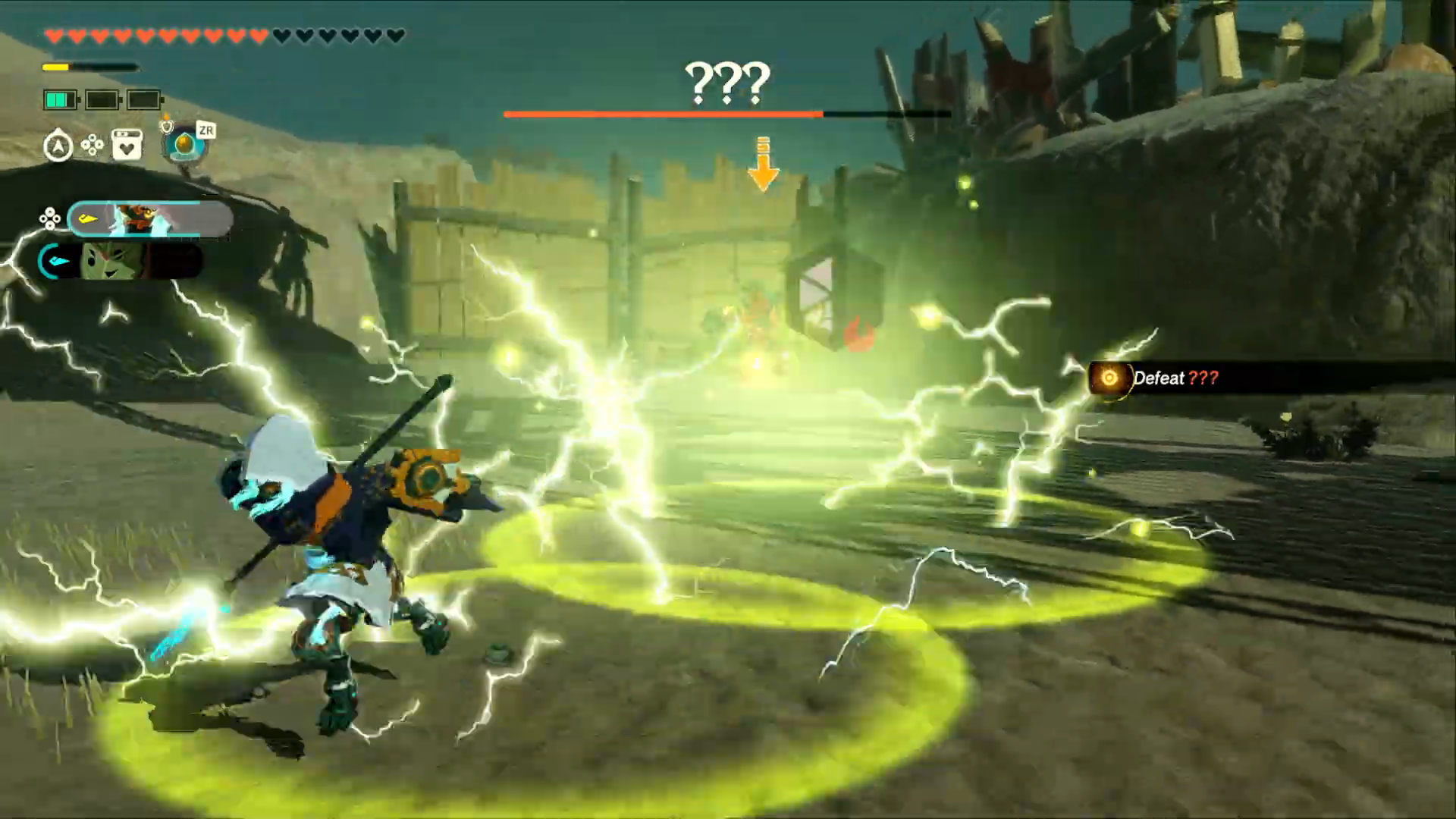
Task: Select the yellow arrow character marker icon
Action: (x=87, y=218)
